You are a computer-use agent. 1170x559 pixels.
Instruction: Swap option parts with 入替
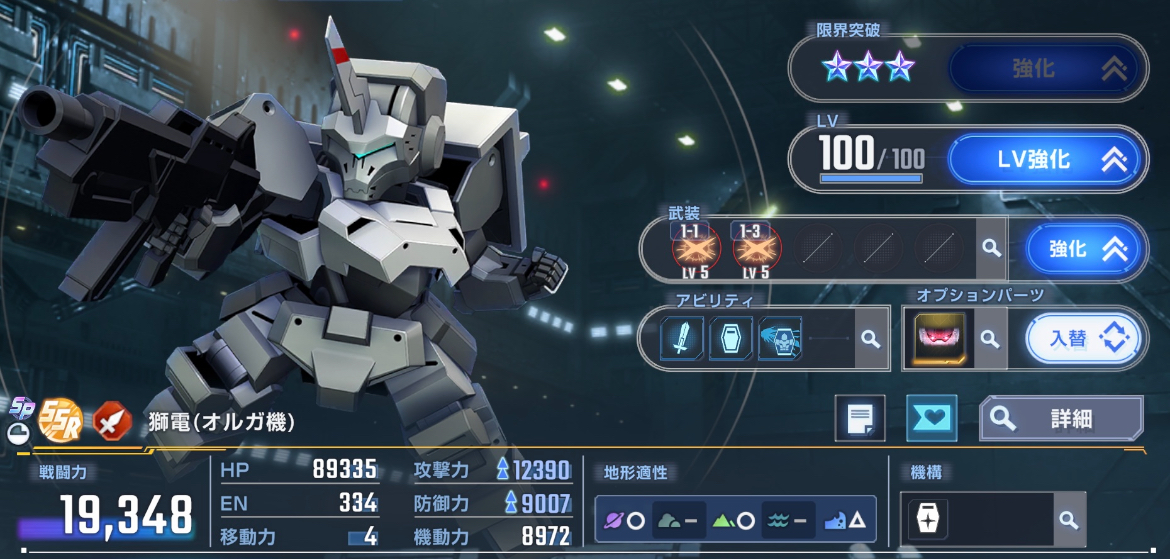[1083, 339]
